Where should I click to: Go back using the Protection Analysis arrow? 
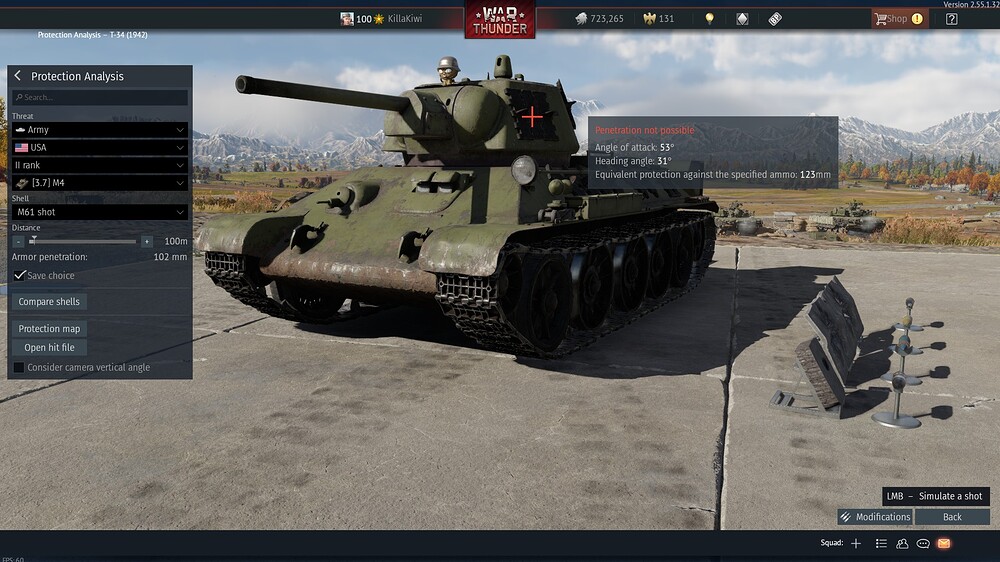coord(18,76)
